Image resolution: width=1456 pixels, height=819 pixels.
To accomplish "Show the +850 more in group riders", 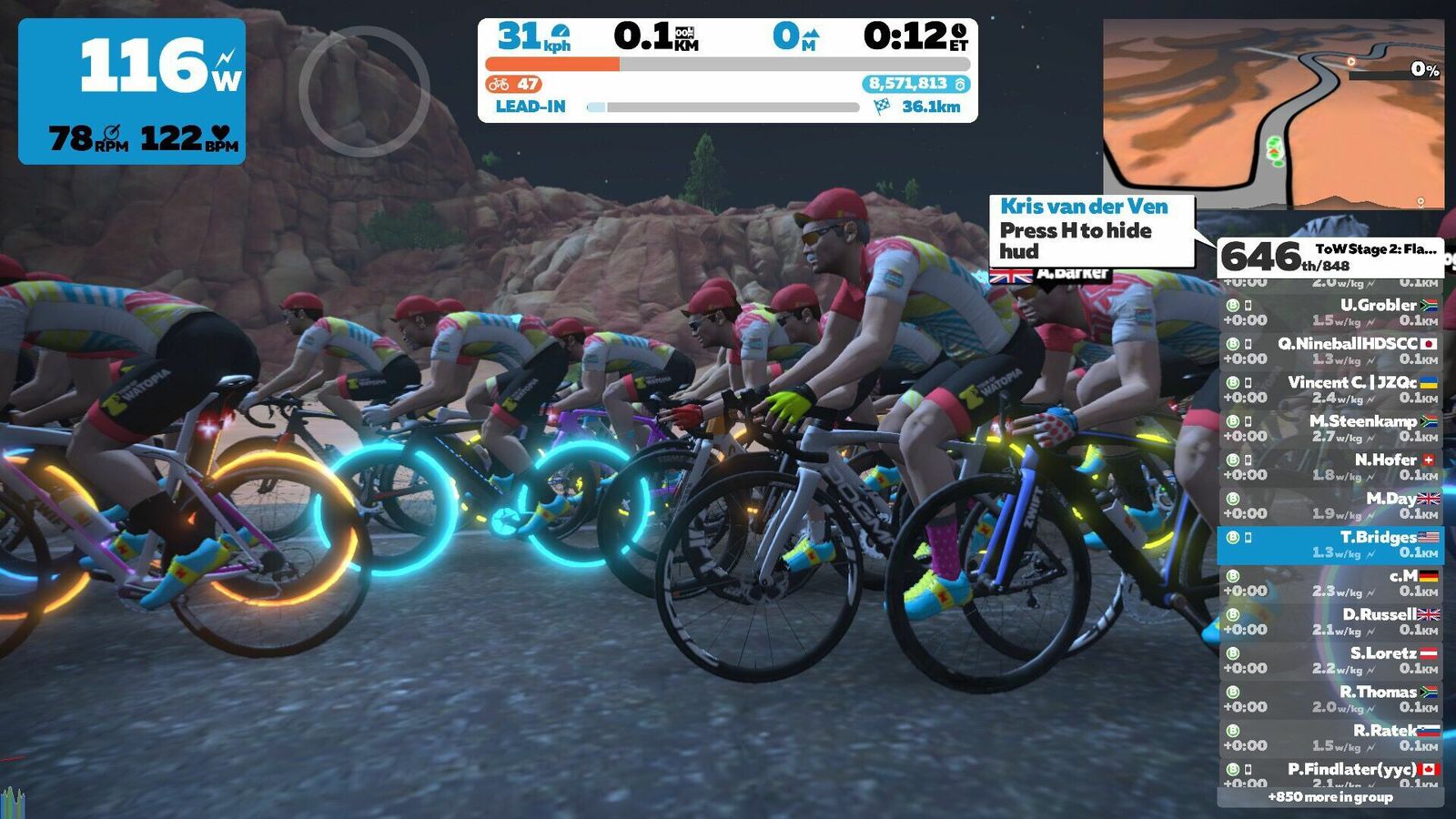I will [x=1330, y=797].
